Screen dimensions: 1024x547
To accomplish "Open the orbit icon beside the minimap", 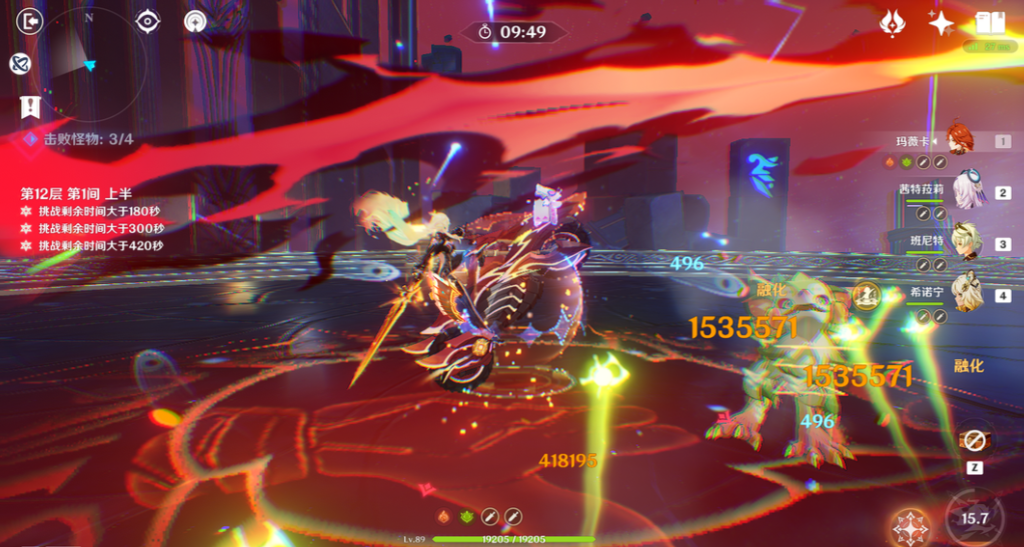I will (19, 64).
